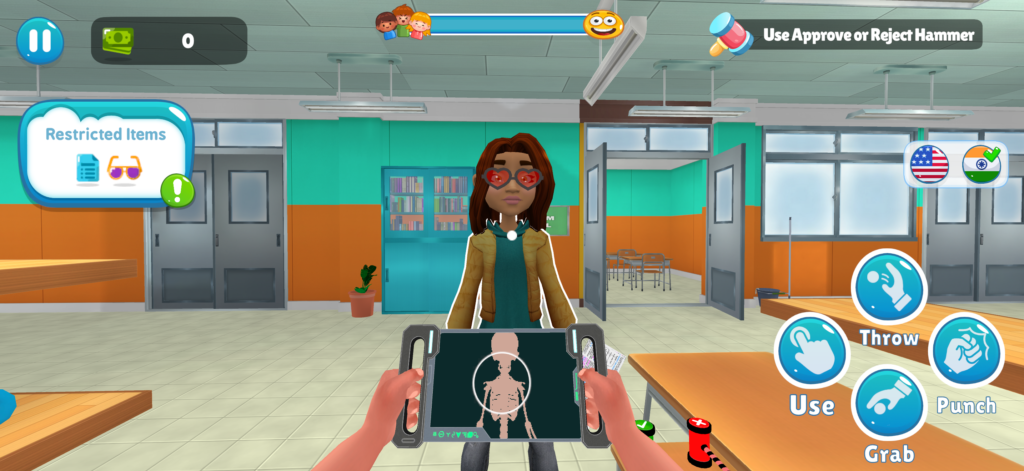Image resolution: width=1024 pixels, height=471 pixels.
Task: Choose the Indian flag language option
Action: tap(981, 164)
